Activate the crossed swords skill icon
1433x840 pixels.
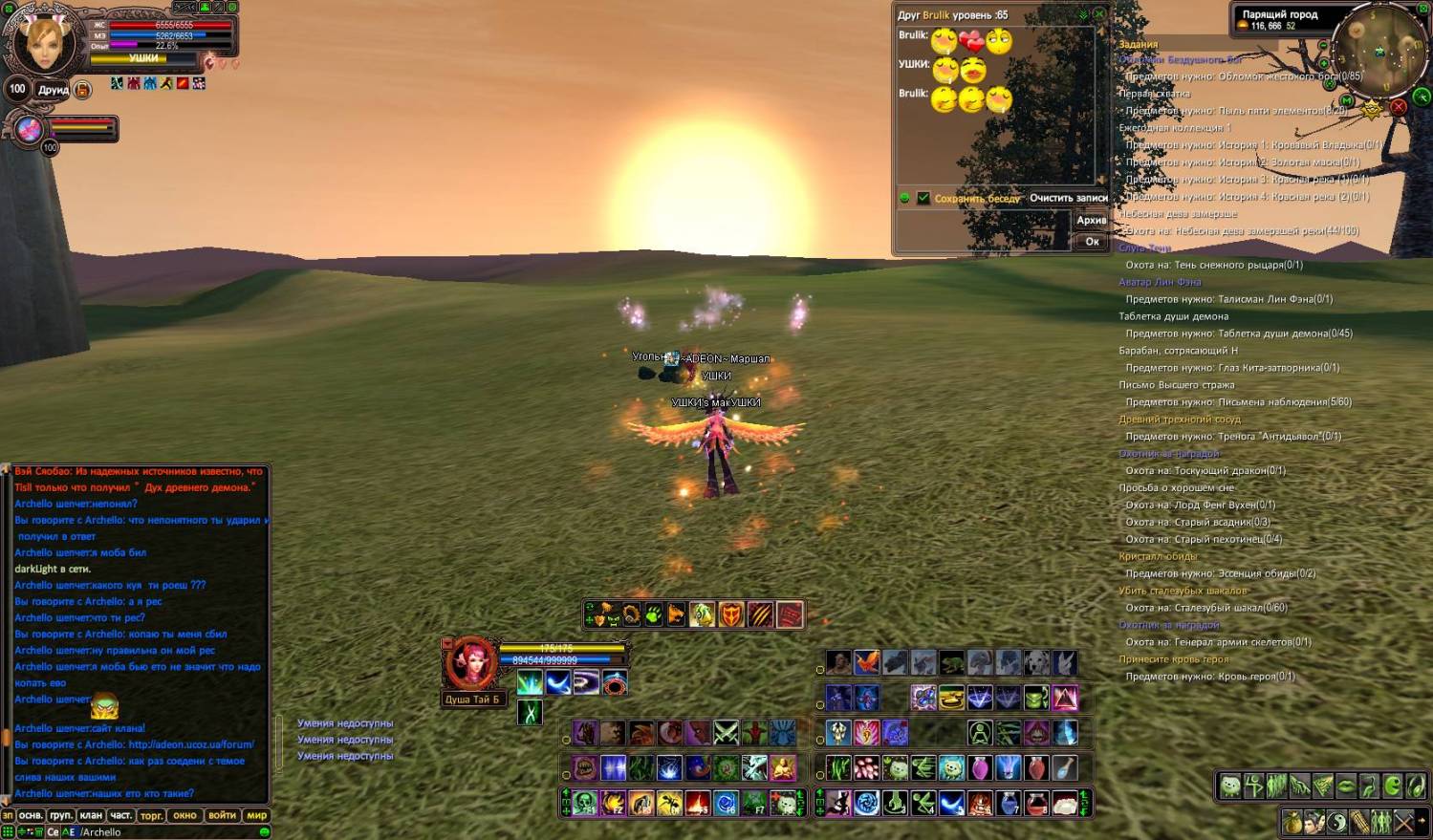[x=727, y=733]
